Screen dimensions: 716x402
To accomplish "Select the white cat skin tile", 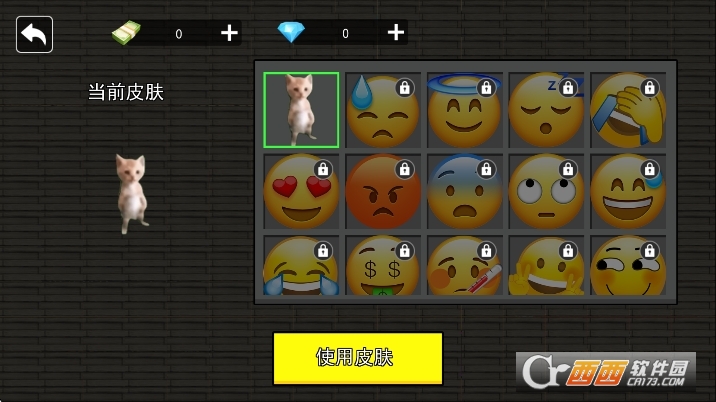I will [x=301, y=110].
